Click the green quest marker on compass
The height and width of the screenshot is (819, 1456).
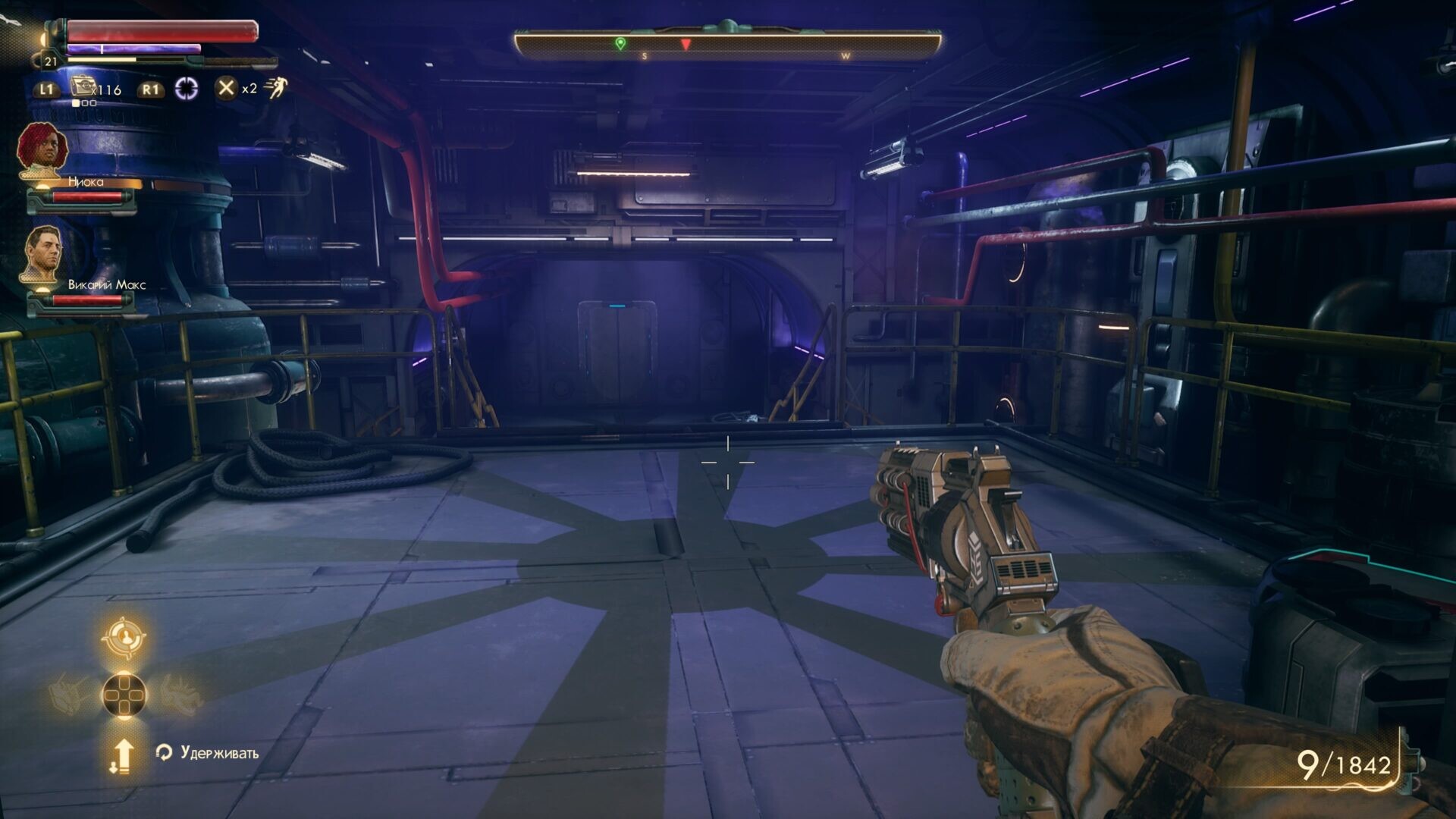[620, 43]
